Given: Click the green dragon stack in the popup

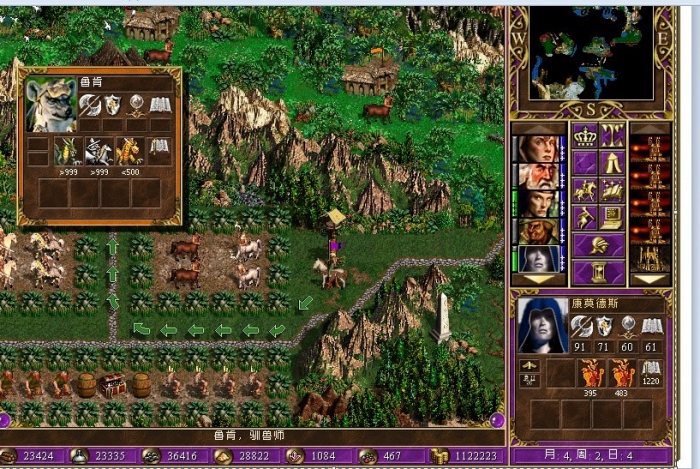Looking at the screenshot, I should (x=67, y=150).
